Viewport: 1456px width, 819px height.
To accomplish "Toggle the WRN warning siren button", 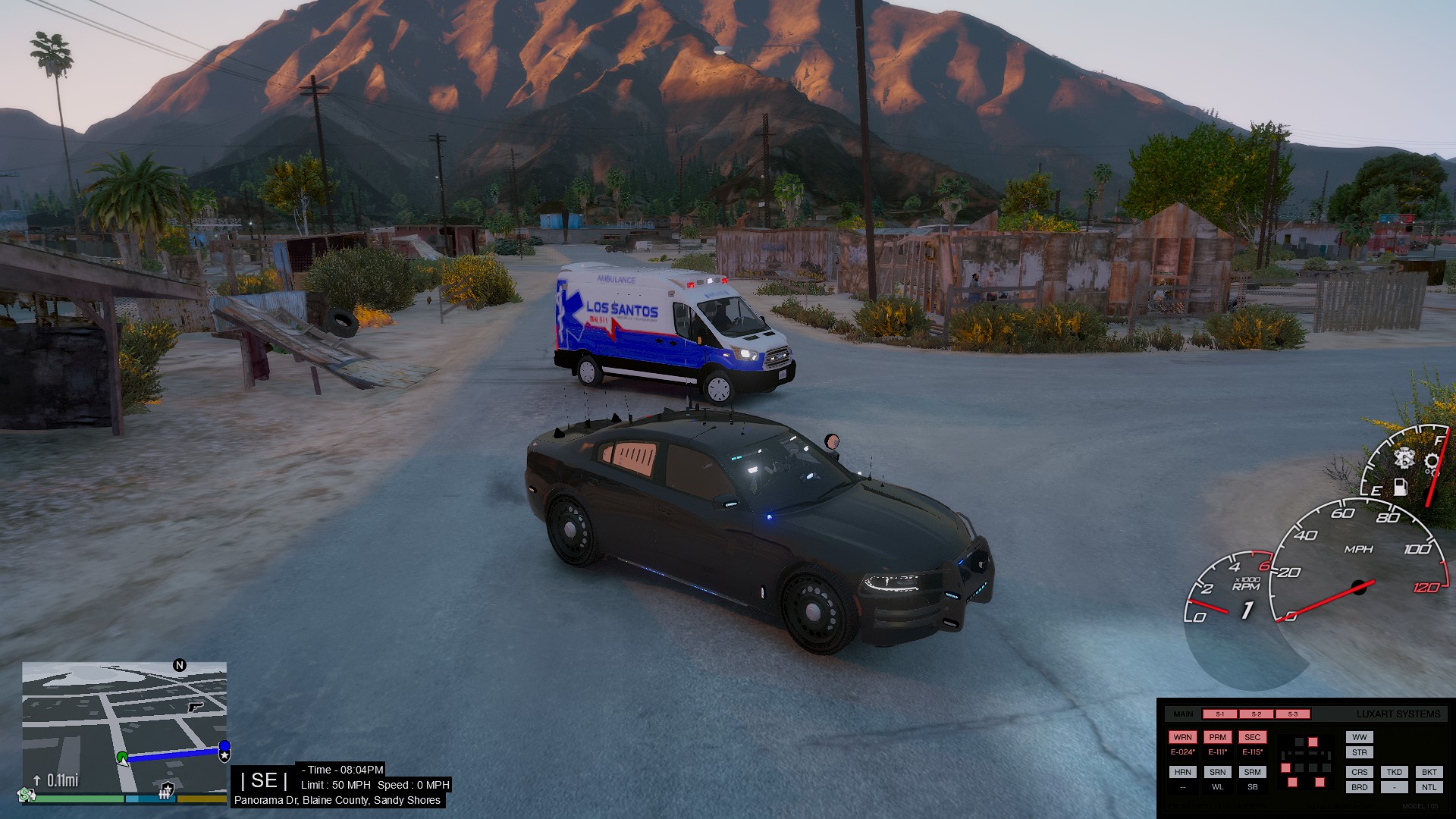I will (1182, 737).
